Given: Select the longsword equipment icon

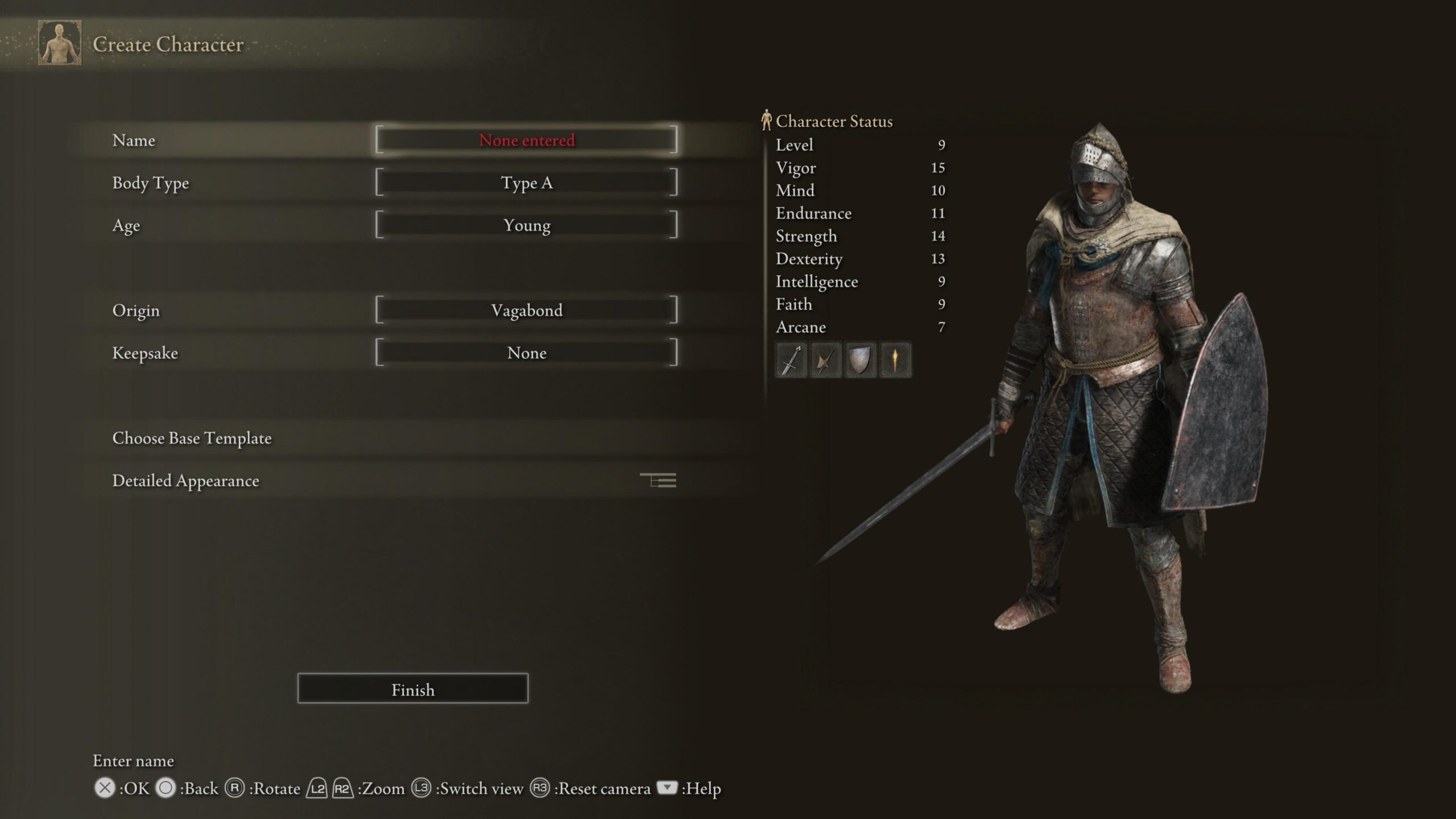Looking at the screenshot, I should coord(791,359).
